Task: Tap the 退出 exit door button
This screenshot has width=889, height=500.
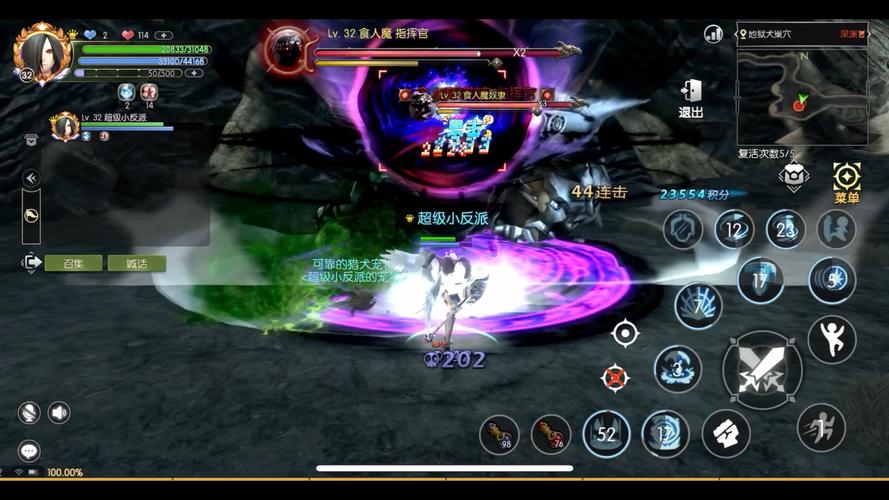Action: tap(691, 97)
